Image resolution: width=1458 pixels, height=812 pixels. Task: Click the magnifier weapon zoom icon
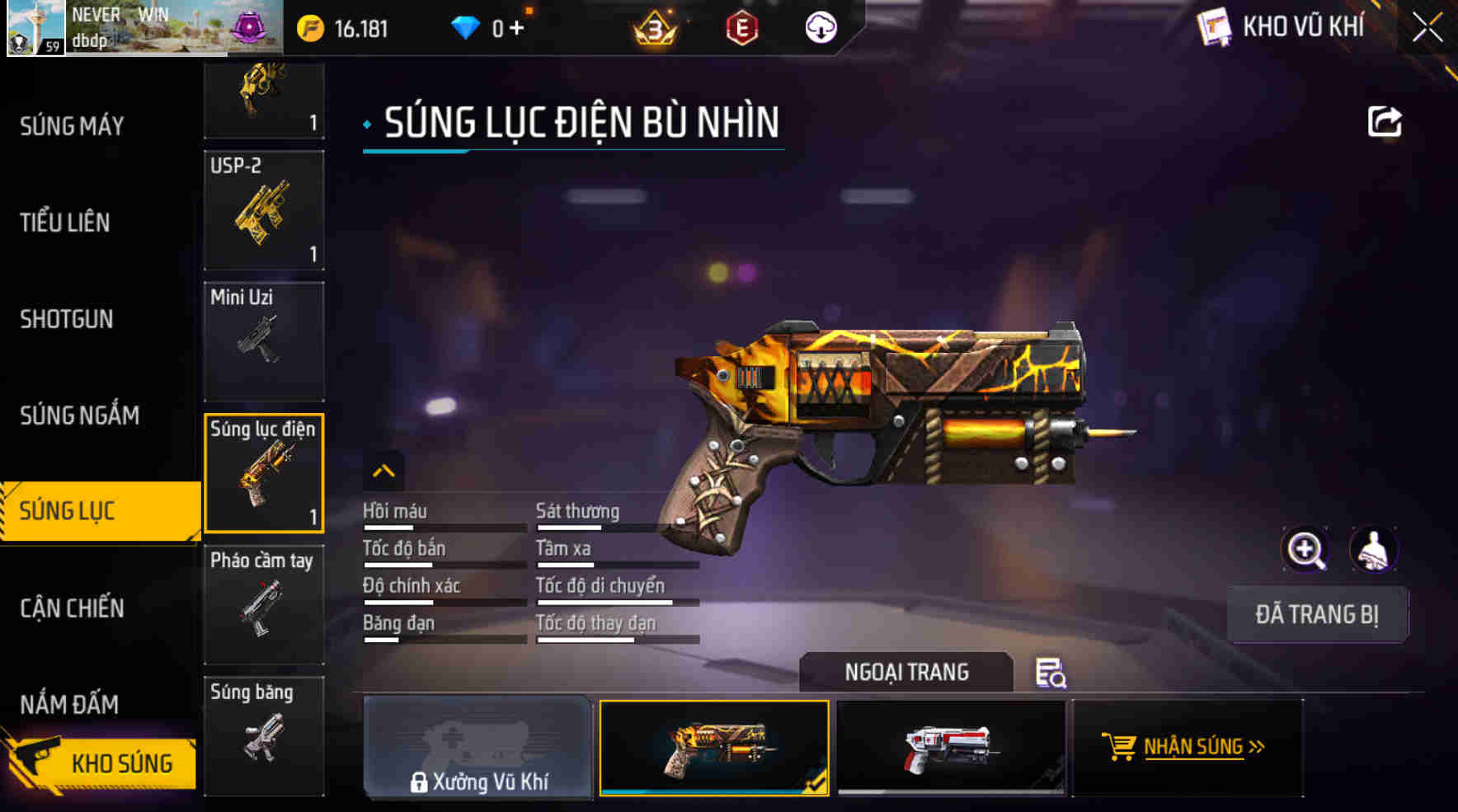click(1305, 550)
